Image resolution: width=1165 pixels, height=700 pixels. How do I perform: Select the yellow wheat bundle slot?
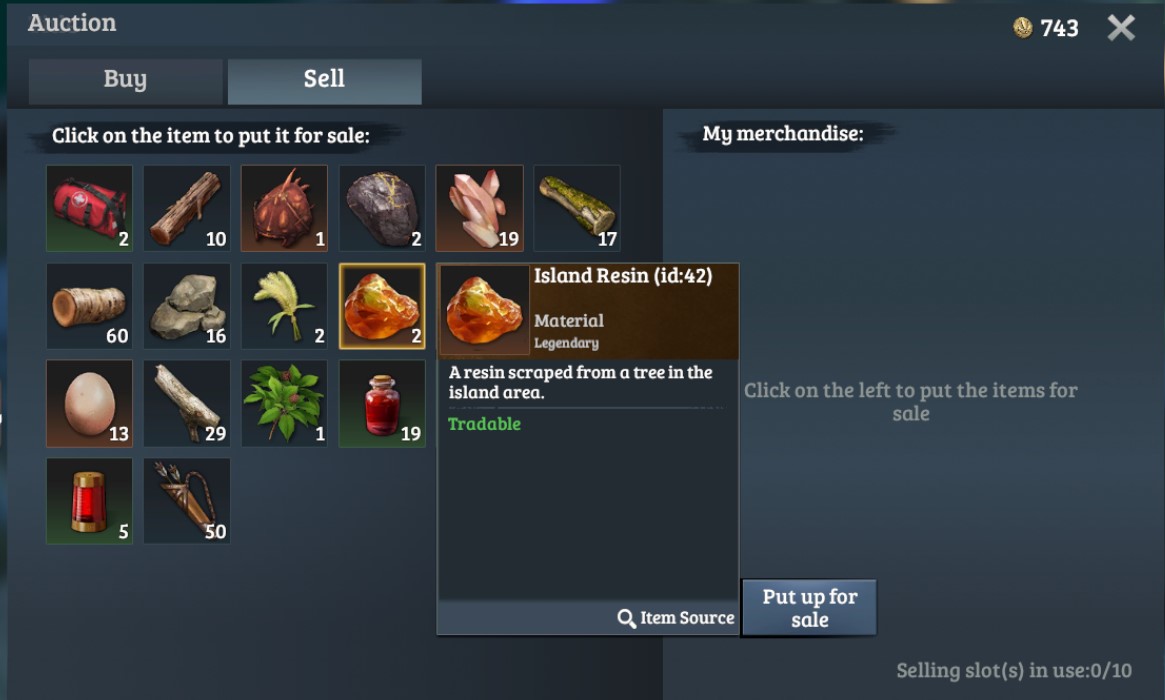(x=284, y=306)
